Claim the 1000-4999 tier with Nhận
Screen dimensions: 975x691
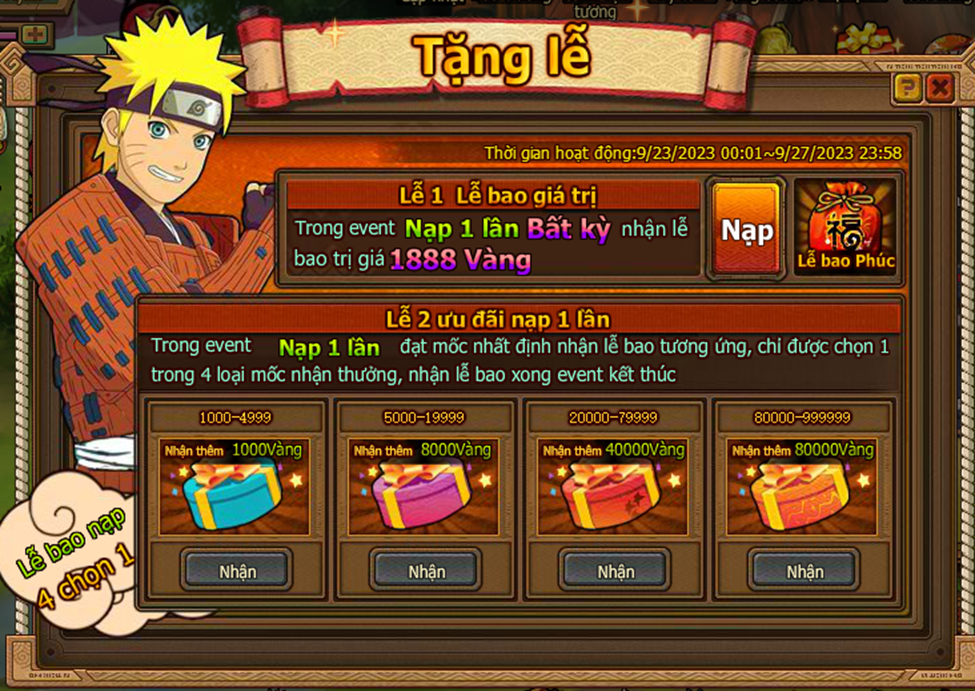tap(237, 571)
